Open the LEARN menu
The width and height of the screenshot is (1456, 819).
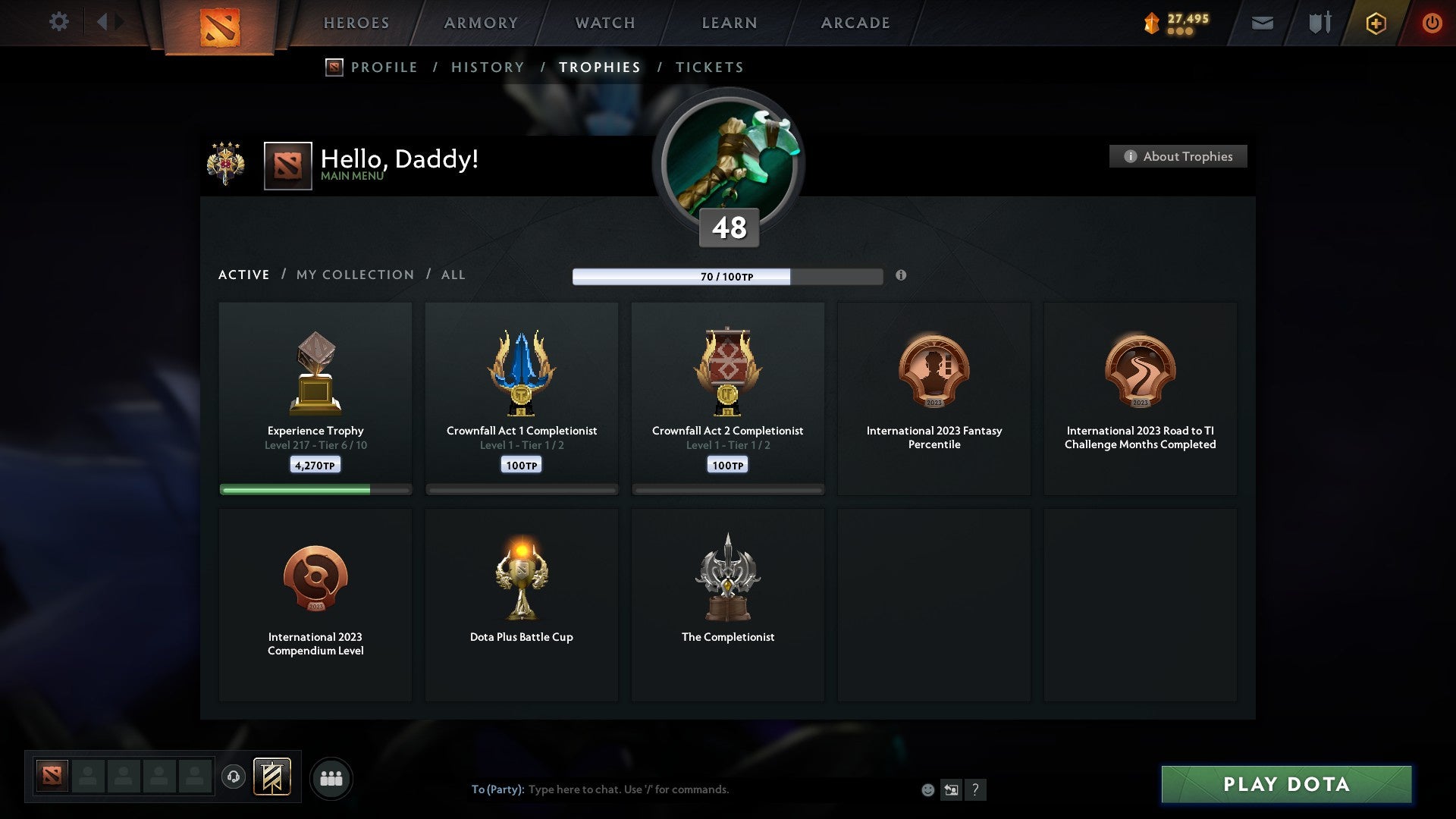(726, 23)
